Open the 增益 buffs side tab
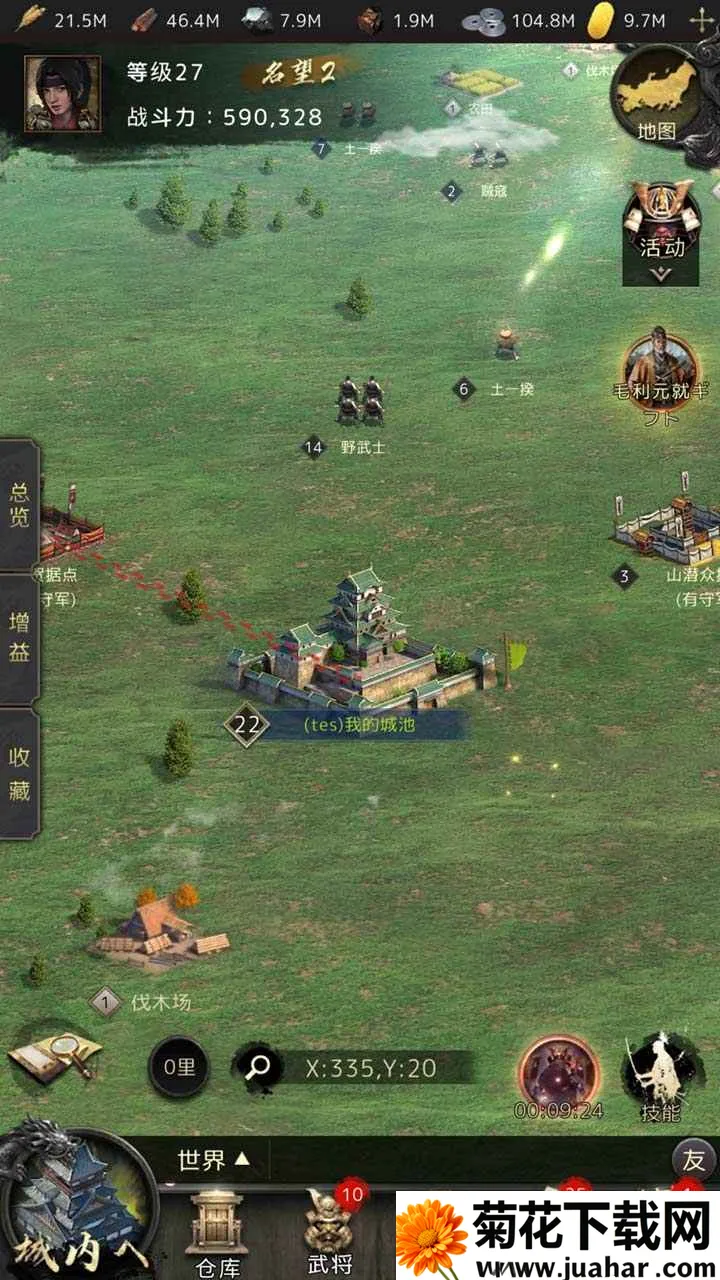720x1280 pixels. [19, 638]
